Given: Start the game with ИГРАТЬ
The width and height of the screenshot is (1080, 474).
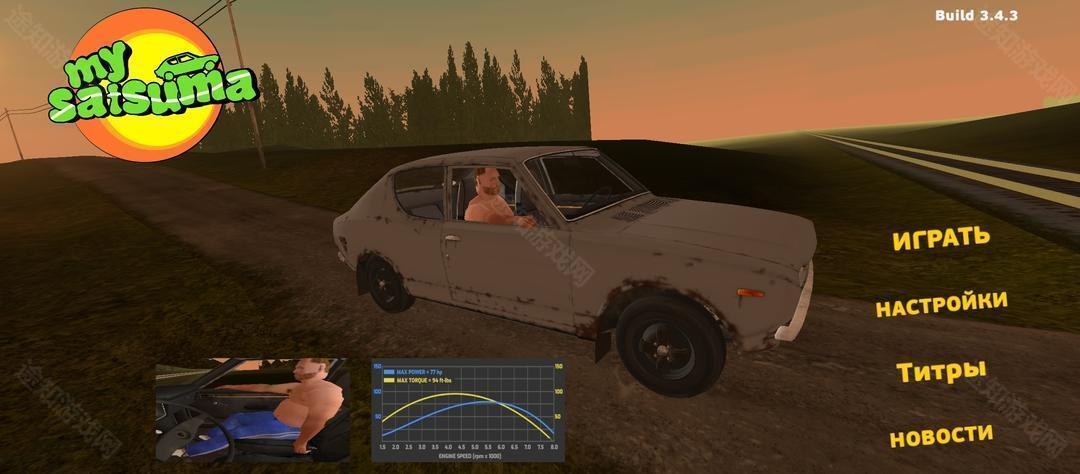Looking at the screenshot, I should pos(940,238).
